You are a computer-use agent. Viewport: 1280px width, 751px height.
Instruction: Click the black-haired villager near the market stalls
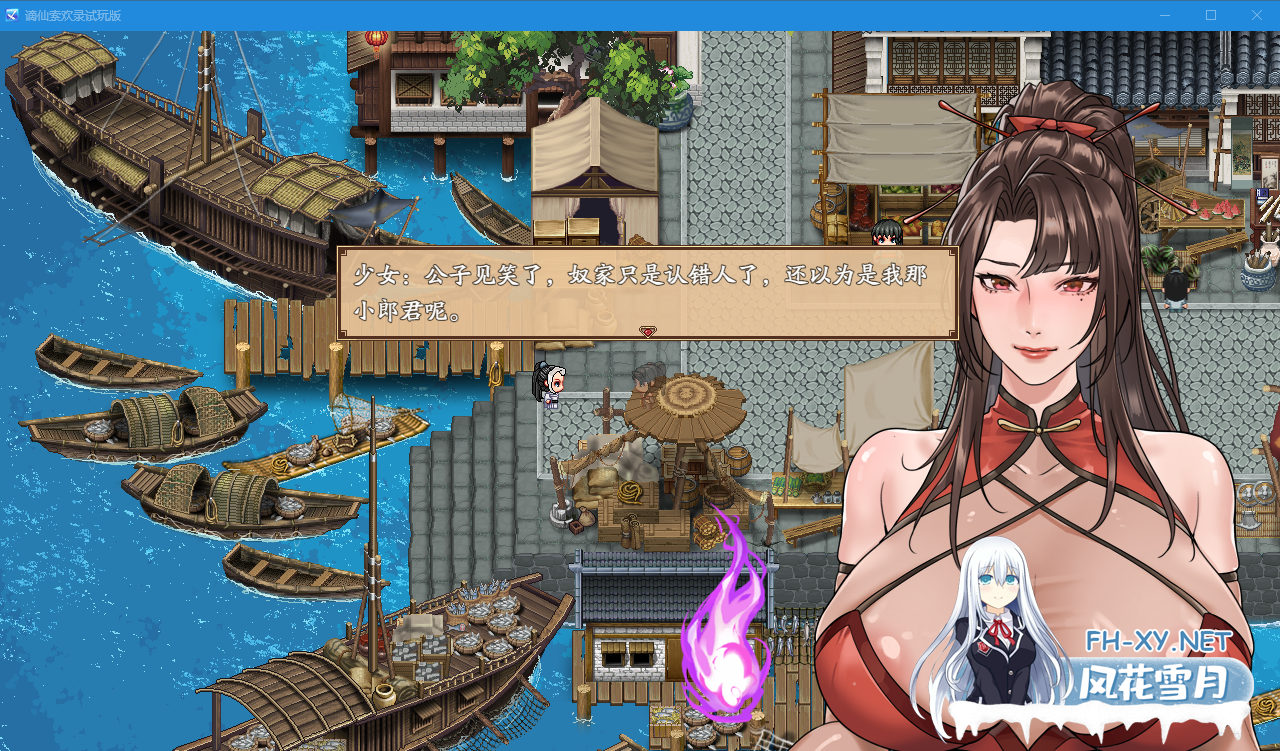coord(886,235)
